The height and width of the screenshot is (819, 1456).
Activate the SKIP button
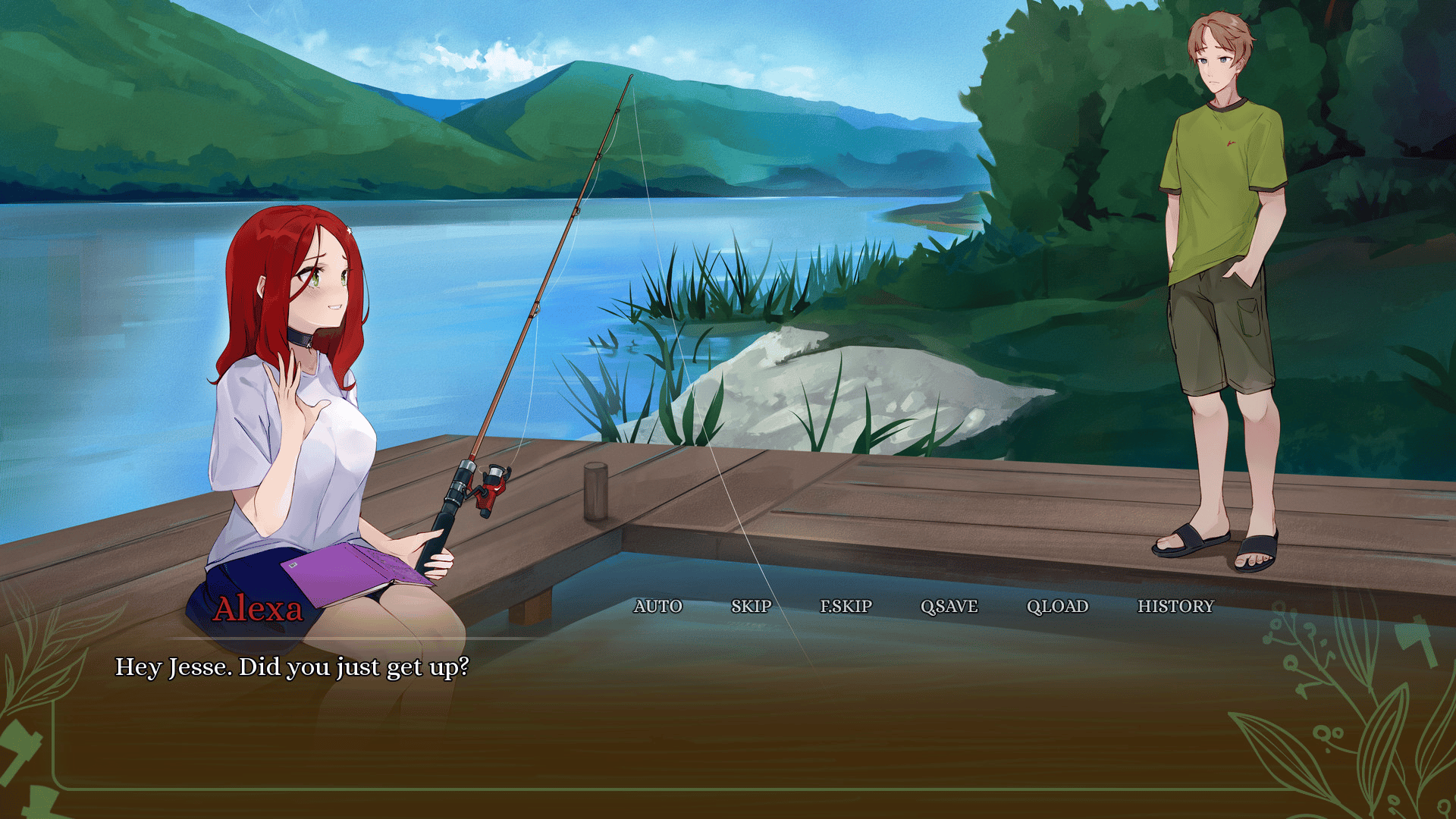pyautogui.click(x=751, y=606)
